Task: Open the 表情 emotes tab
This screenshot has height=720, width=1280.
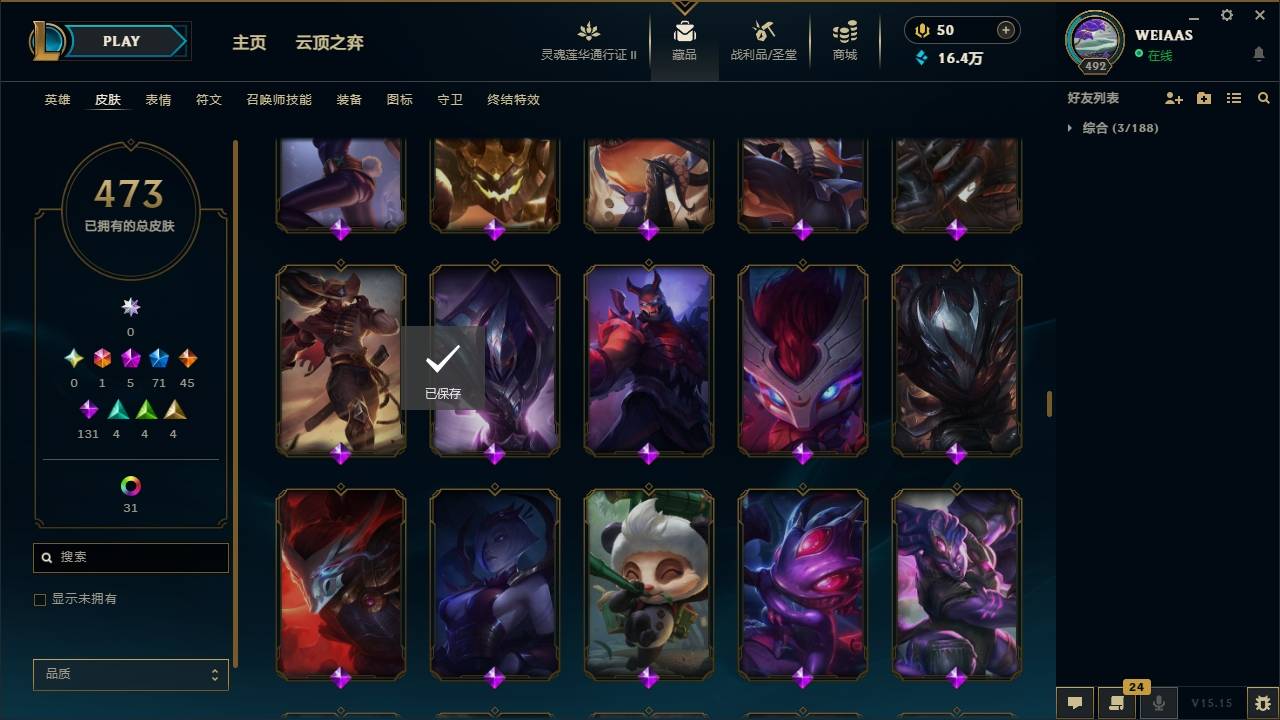Action: [158, 100]
